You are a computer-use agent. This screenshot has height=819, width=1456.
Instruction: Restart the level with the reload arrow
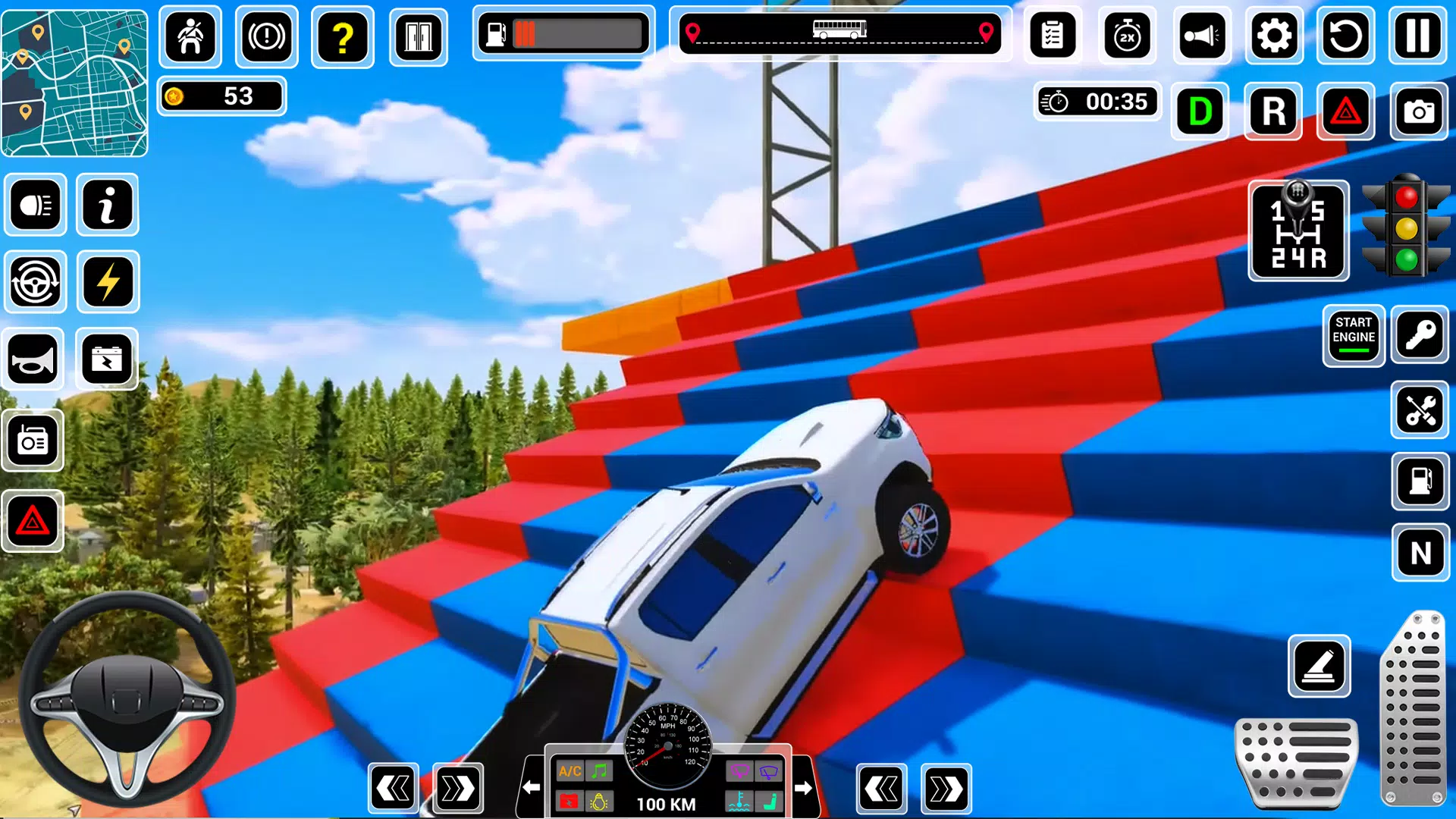click(1346, 36)
